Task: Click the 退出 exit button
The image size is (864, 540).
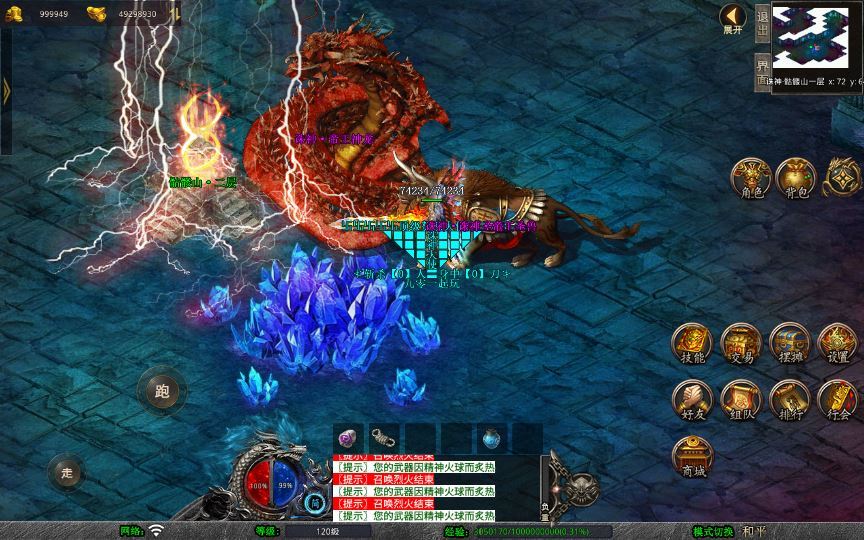Action: [763, 22]
